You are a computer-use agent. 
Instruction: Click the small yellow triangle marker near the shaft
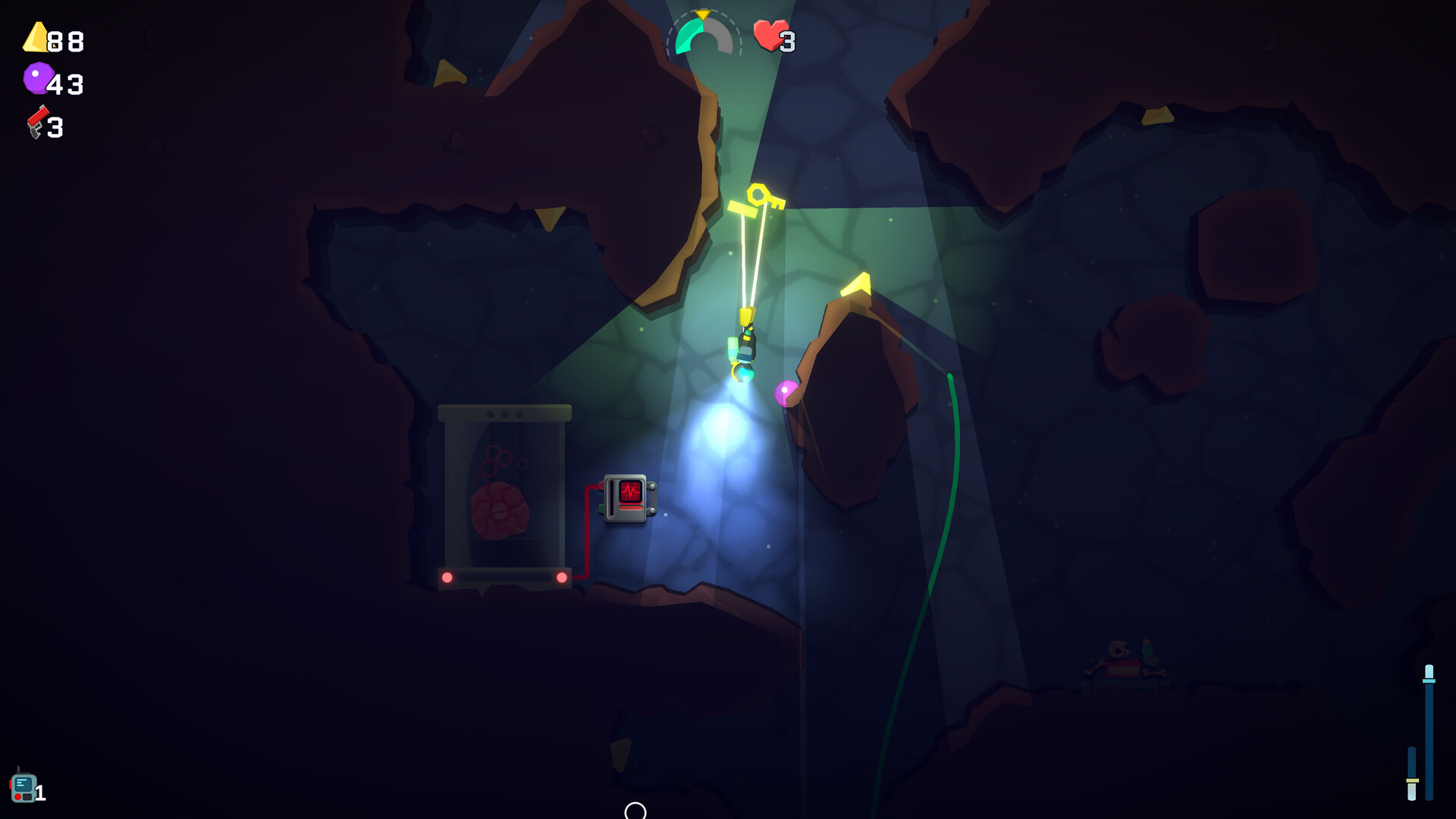click(x=549, y=215)
